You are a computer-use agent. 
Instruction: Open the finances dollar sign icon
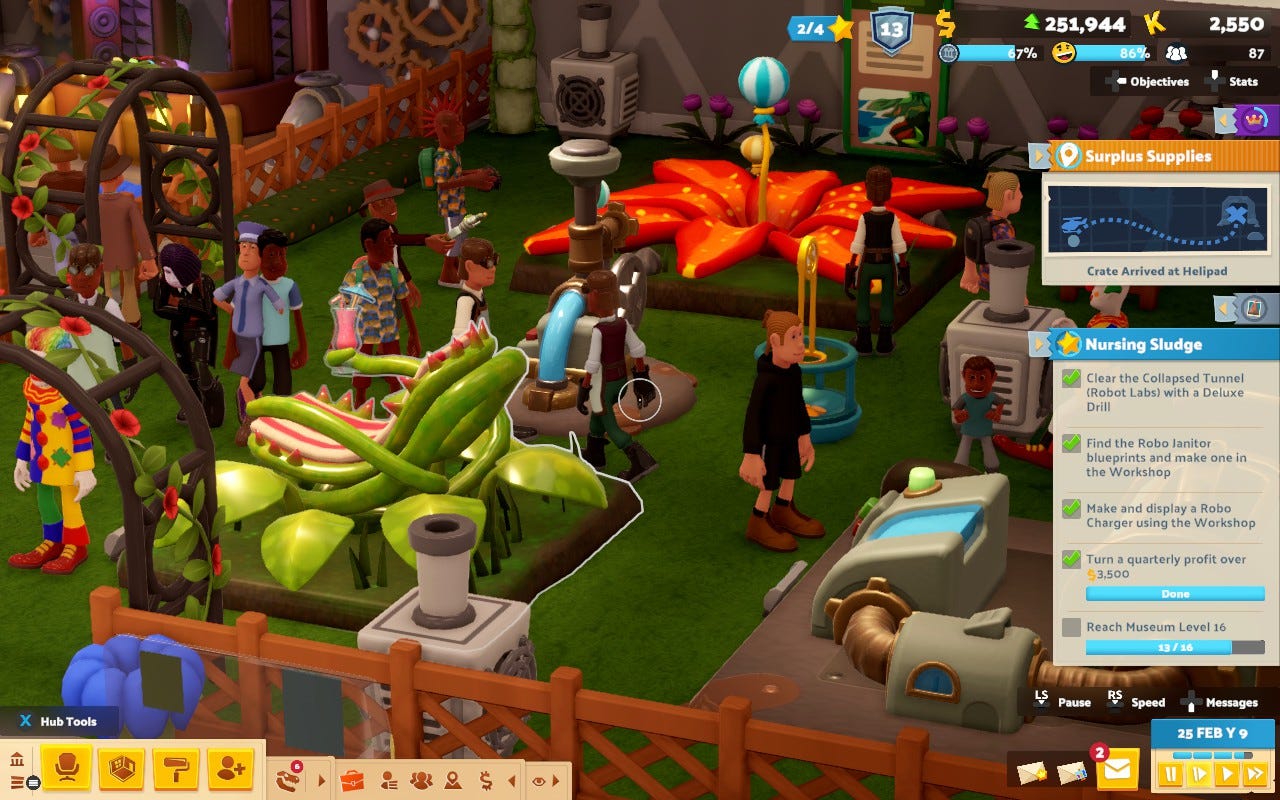pos(485,780)
